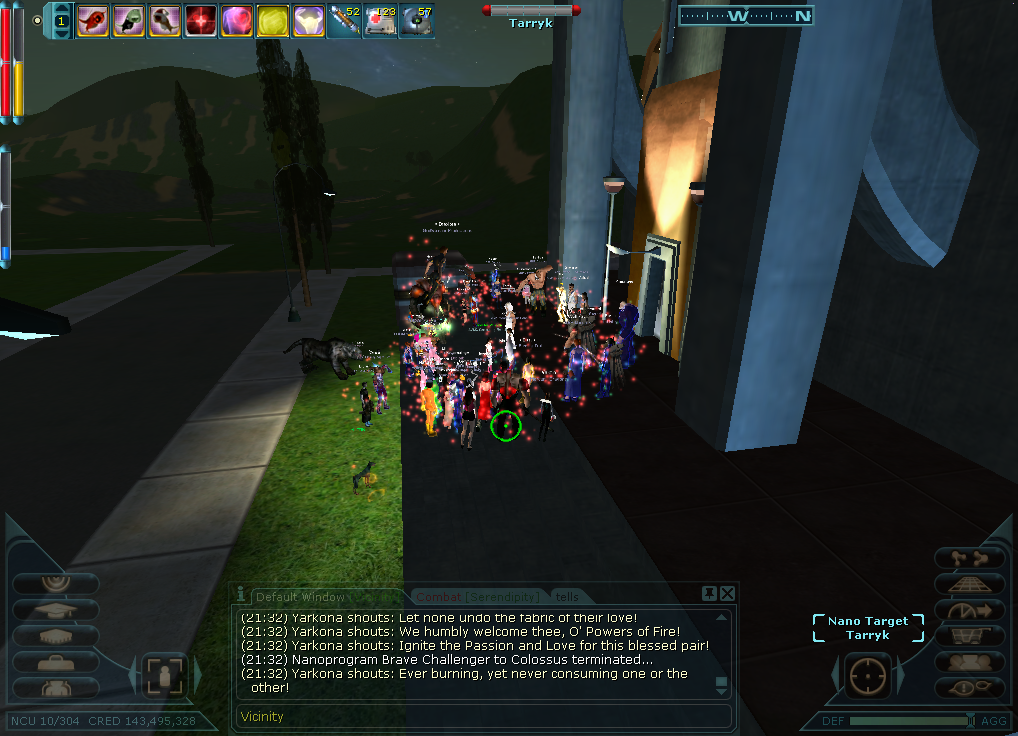Screen dimensions: 1018x736
Task: Open the tells chat tab
Action: pyautogui.click(x=566, y=597)
